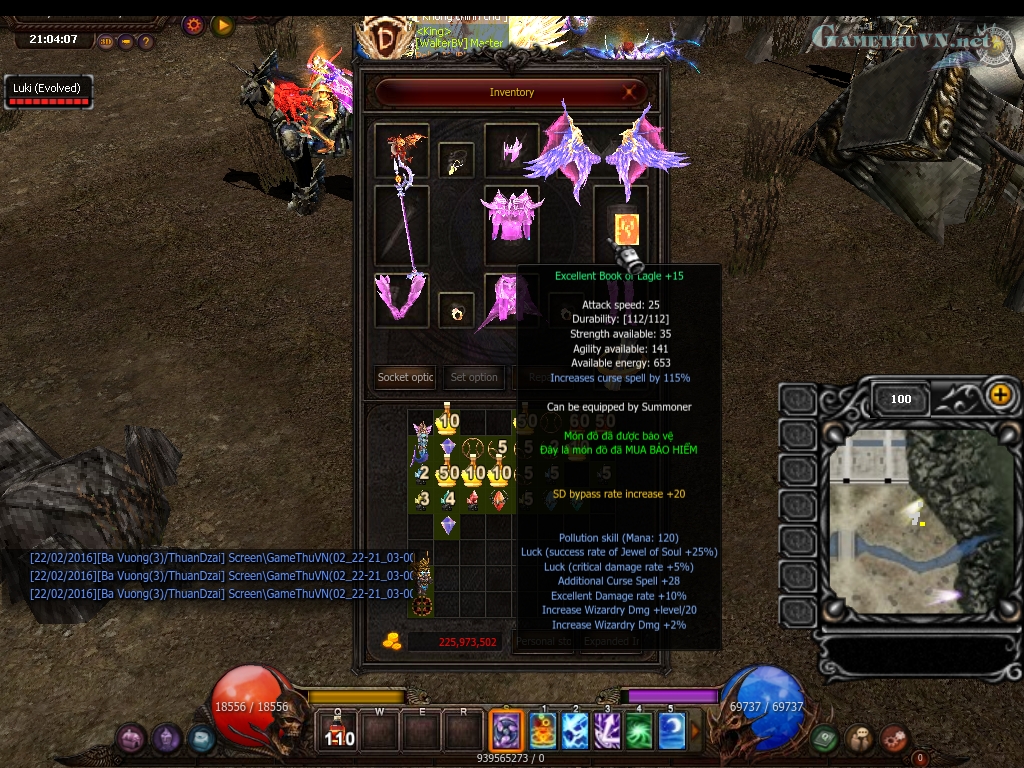The height and width of the screenshot is (768, 1024).
Task: Select the equipped staff weapon slot
Action: (402, 225)
